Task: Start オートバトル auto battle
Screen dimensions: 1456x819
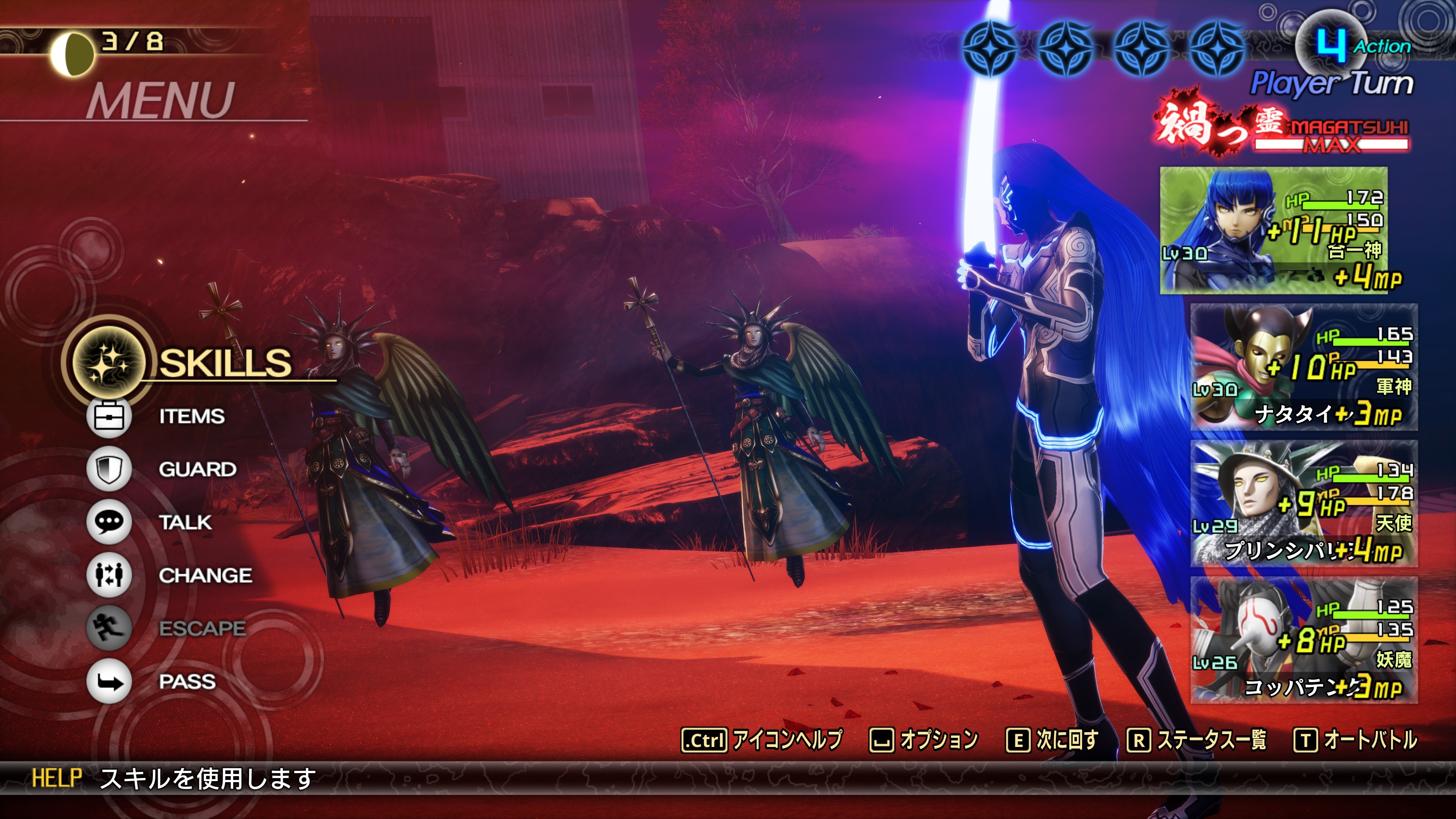Action: [1356, 740]
